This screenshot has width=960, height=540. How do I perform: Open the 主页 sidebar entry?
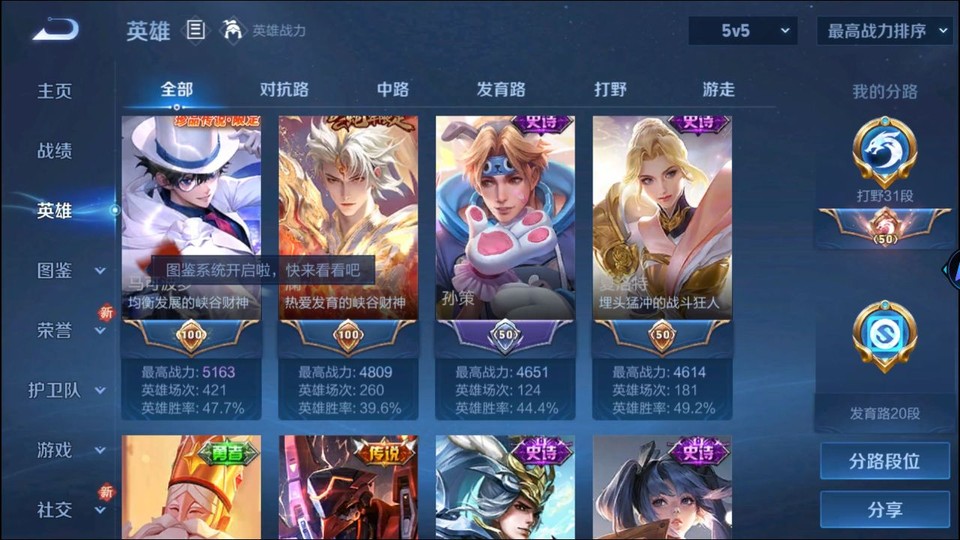55,91
